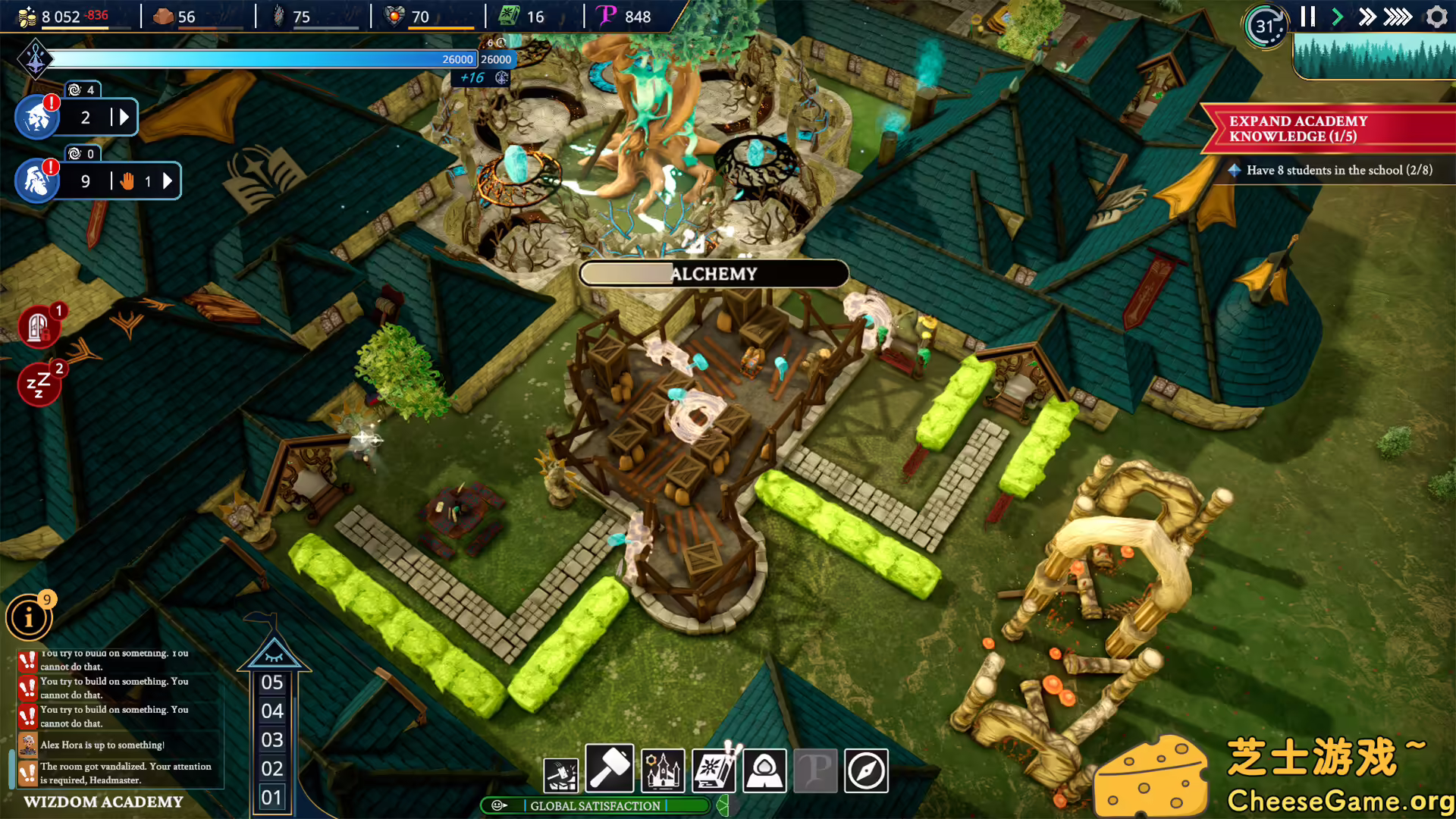The image size is (1456, 819).
Task: Open game settings with the gear button
Action: [1436, 16]
